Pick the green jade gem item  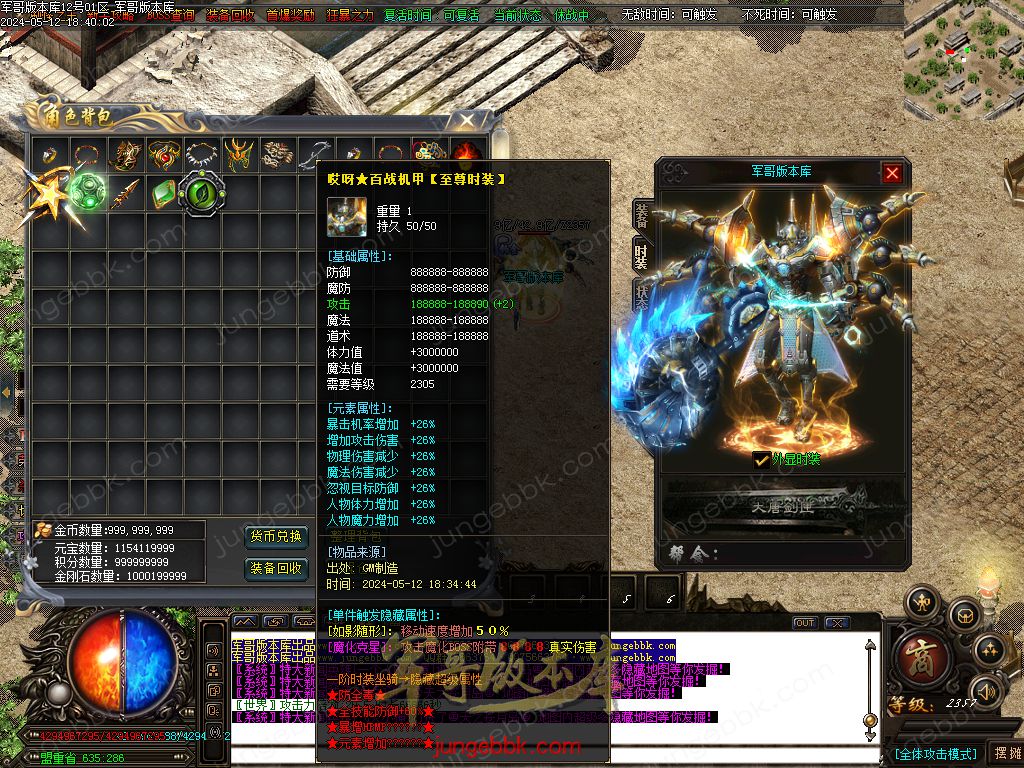[x=164, y=192]
